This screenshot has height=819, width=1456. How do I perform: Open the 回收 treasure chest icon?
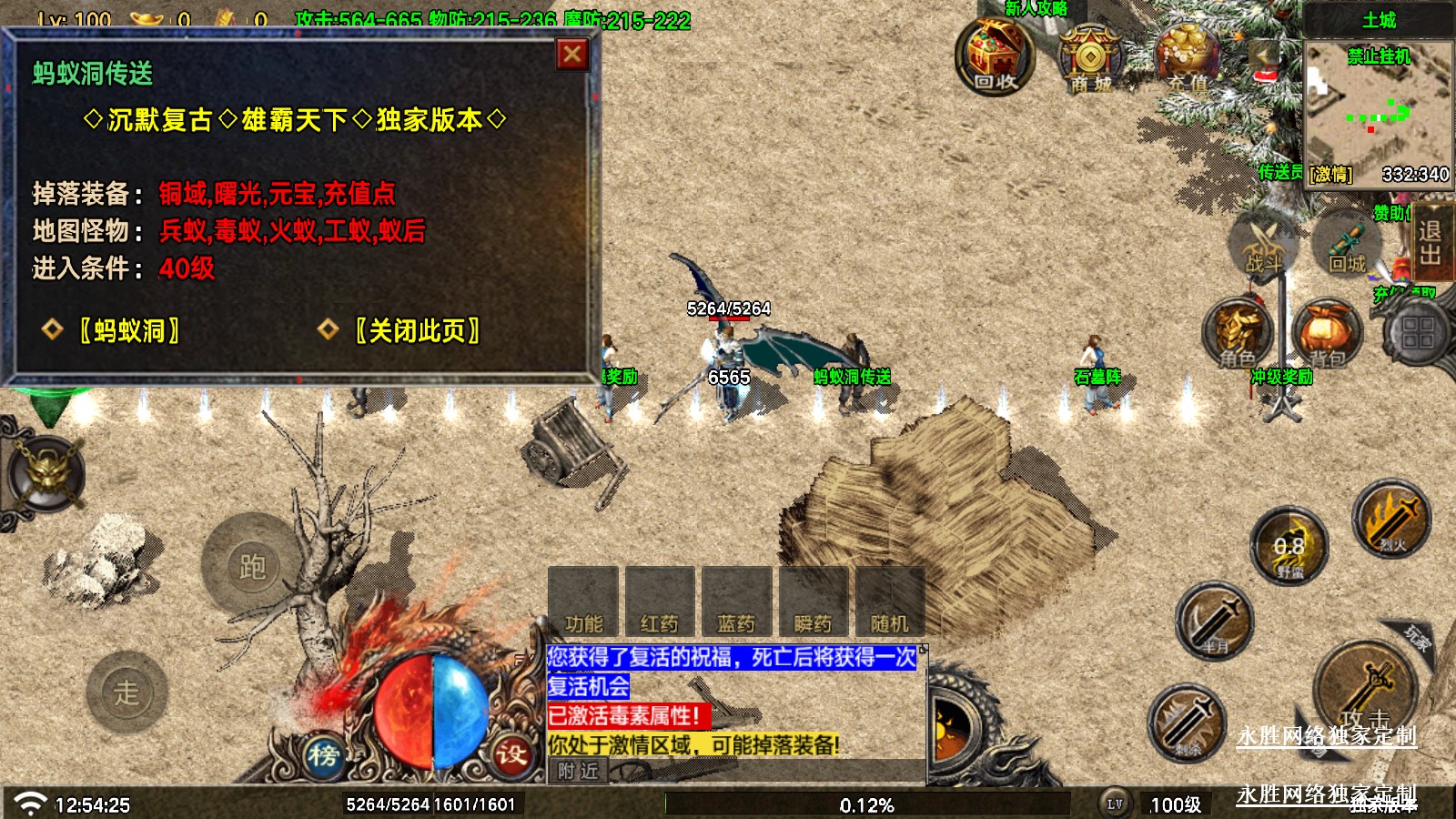(995, 56)
